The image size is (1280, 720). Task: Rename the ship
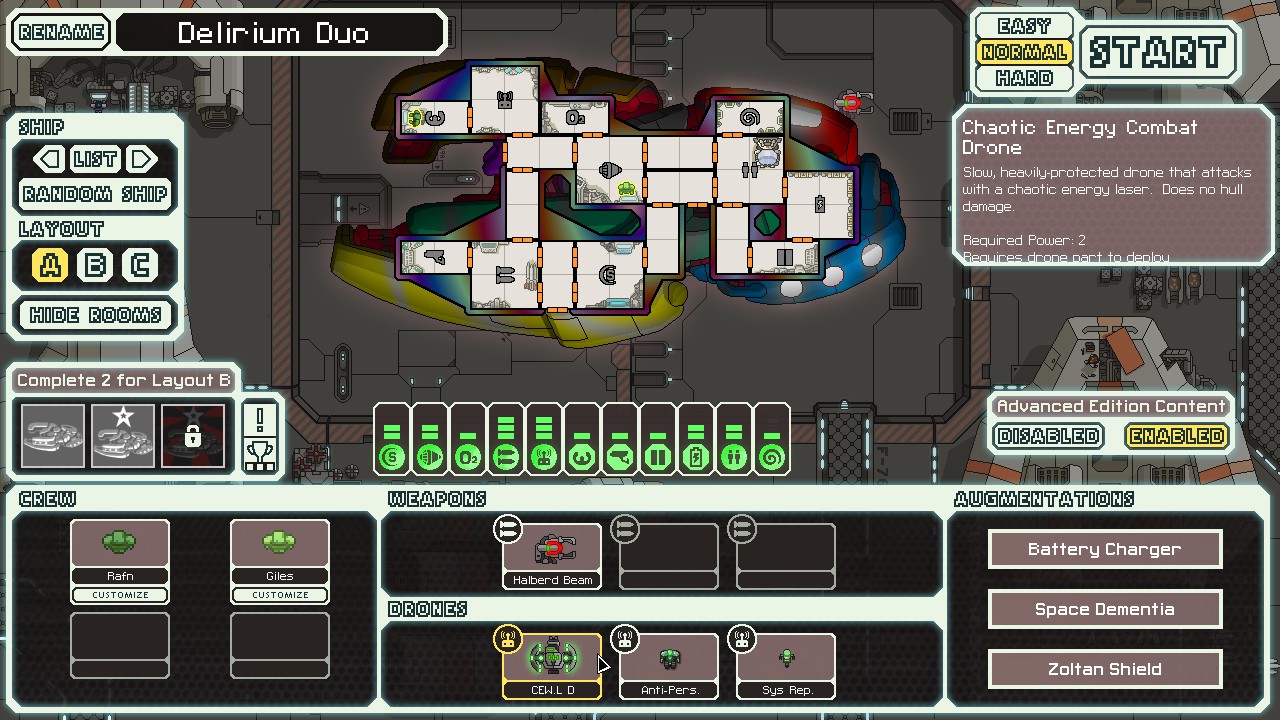point(62,32)
